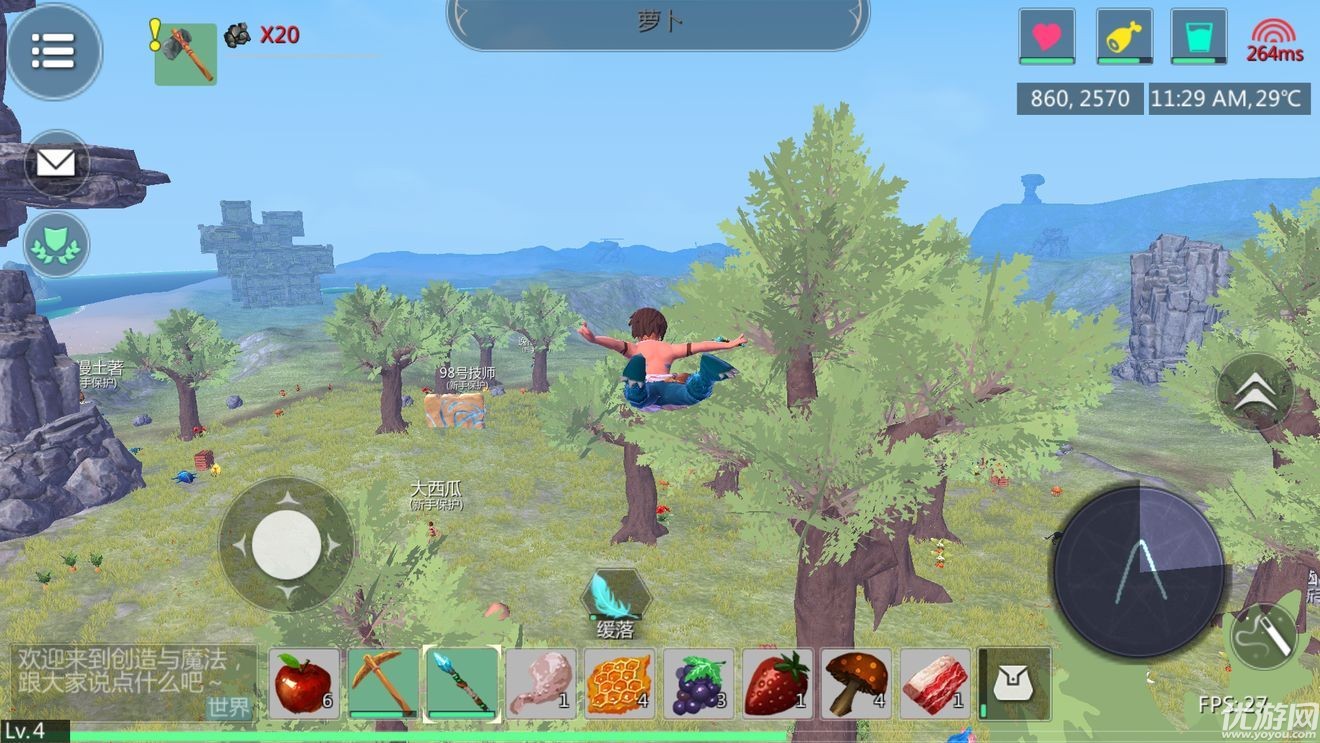The height and width of the screenshot is (743, 1320).
Task: Tap the green laurel shield icon
Action: click(x=56, y=244)
